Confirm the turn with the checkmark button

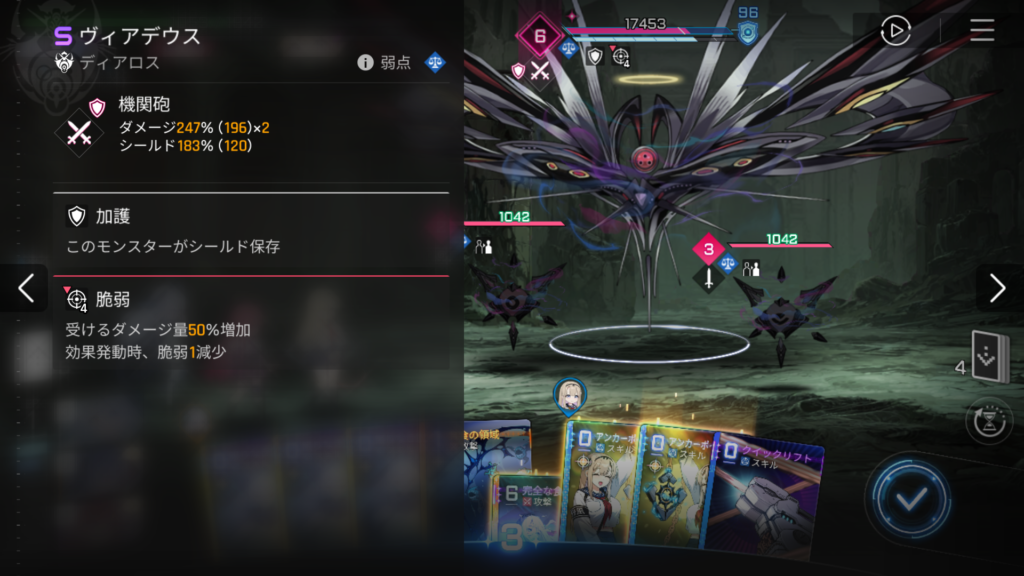[x=909, y=499]
